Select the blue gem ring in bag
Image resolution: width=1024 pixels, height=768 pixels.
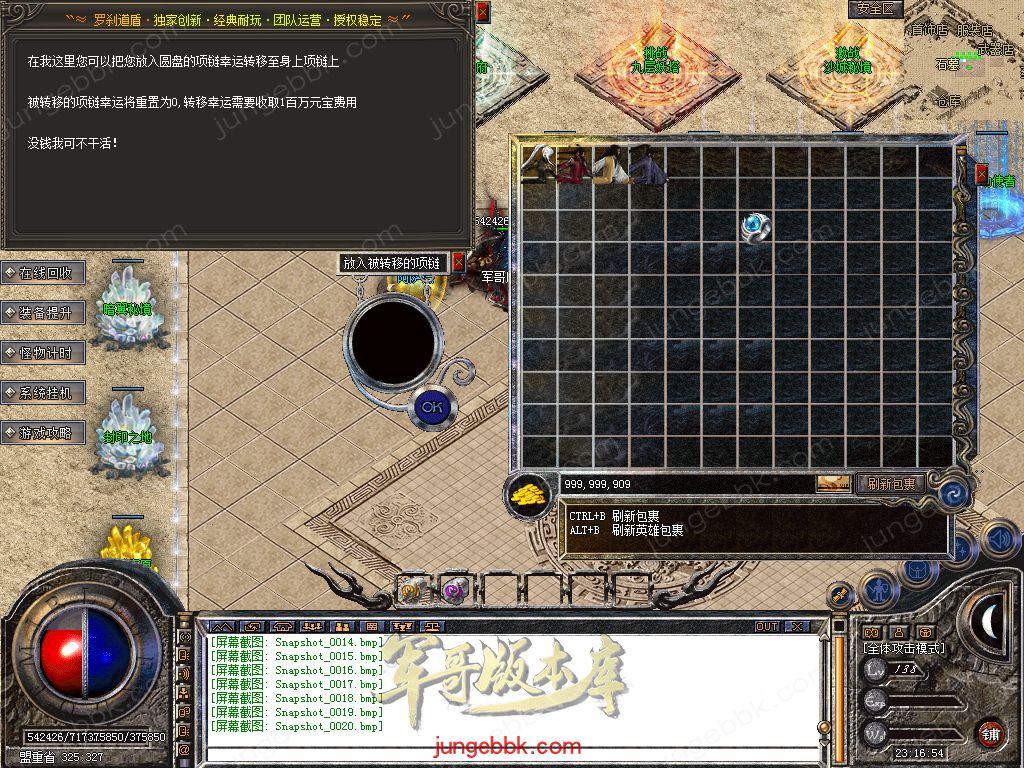[756, 227]
